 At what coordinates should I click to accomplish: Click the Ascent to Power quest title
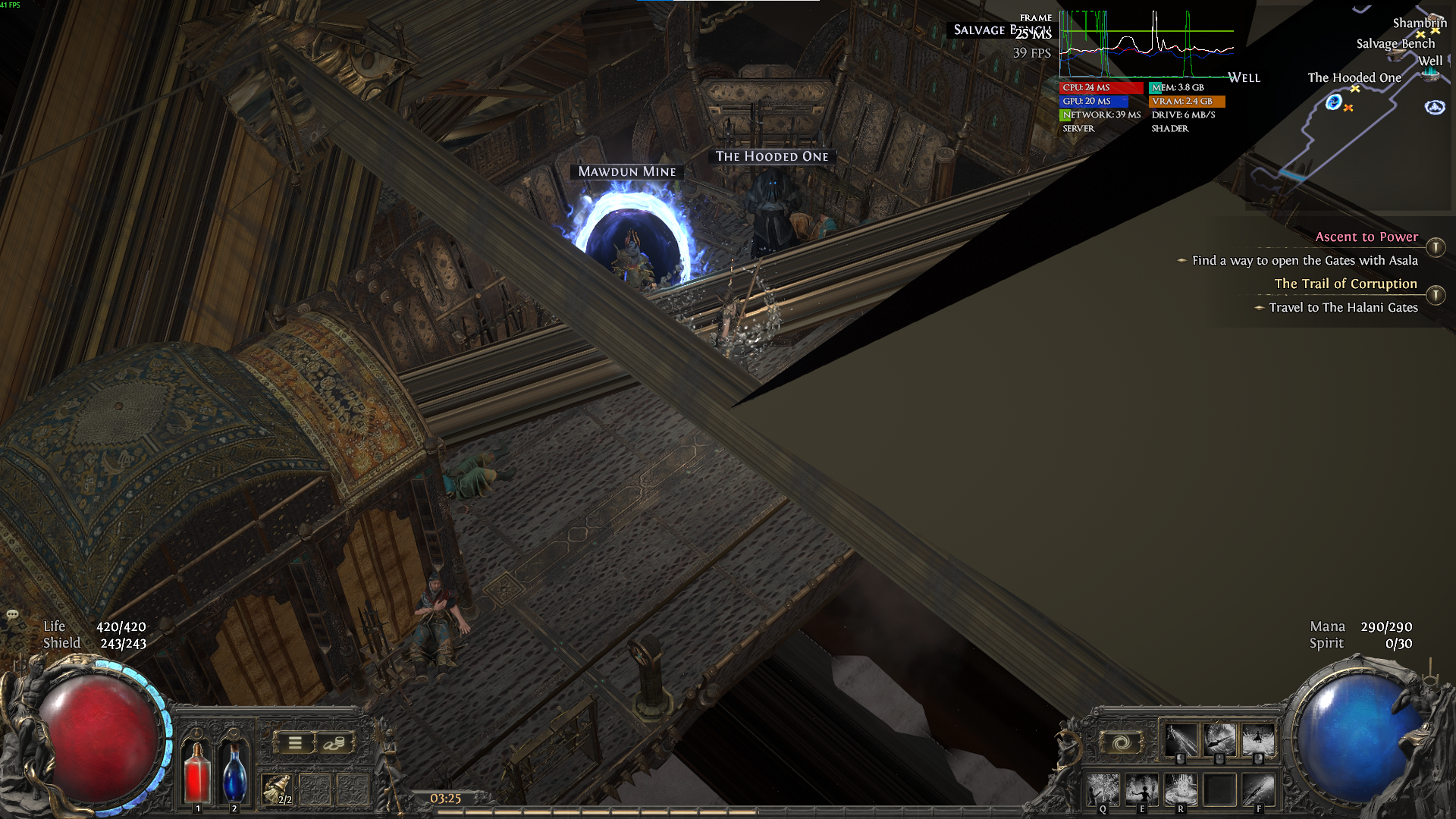pyautogui.click(x=1366, y=237)
